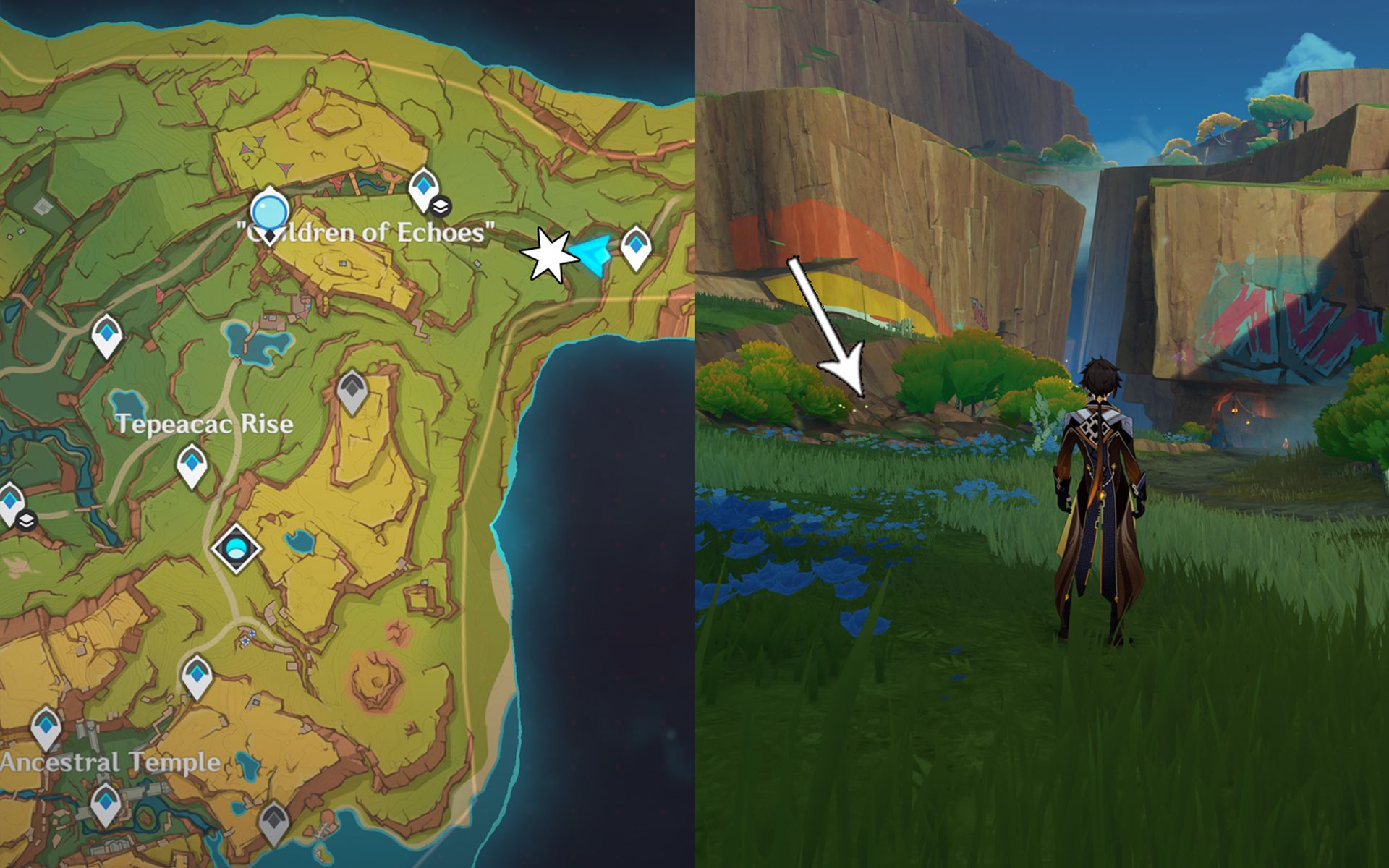Select the teleport waypoint at the left map edge
Viewport: 1389px width, 868px height.
[10, 501]
